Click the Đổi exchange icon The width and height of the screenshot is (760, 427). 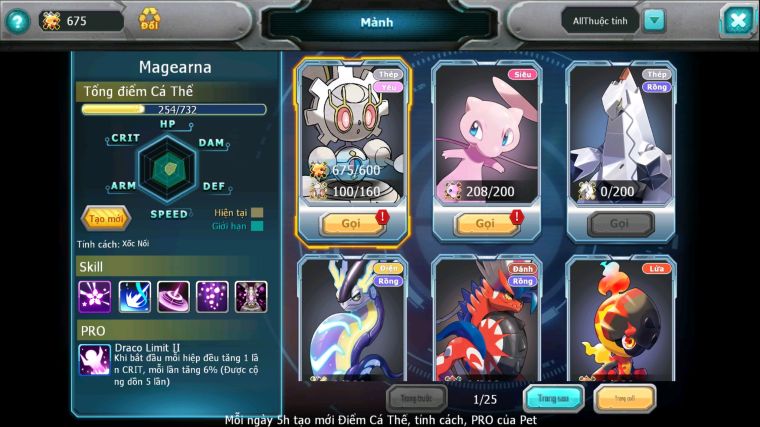[149, 20]
